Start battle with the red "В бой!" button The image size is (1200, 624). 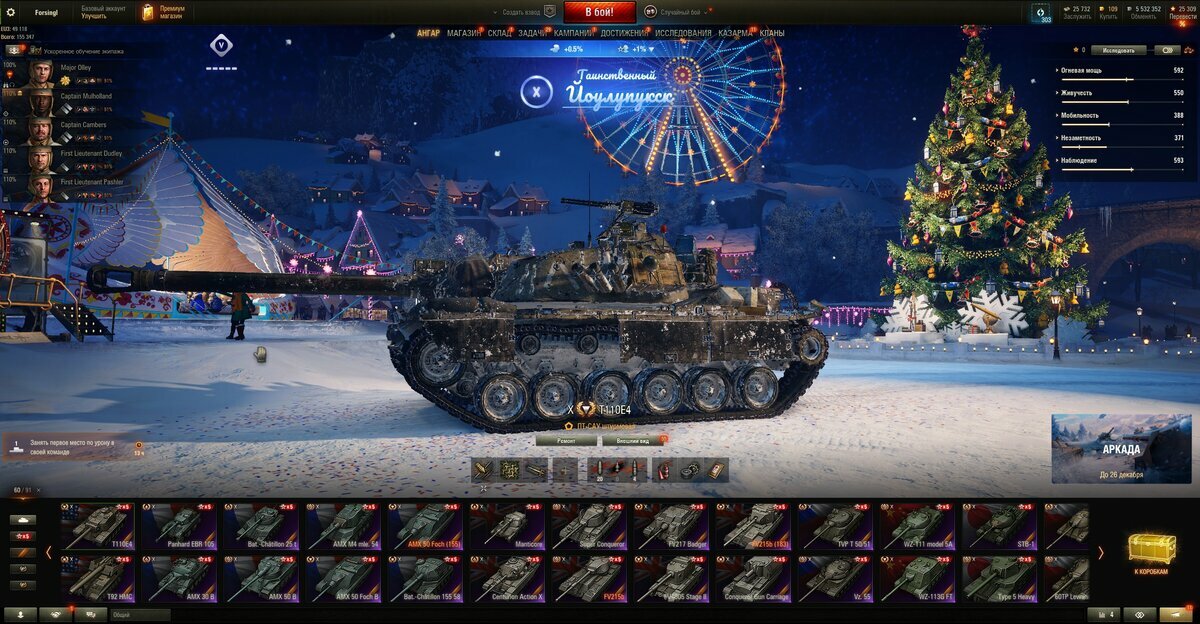[x=599, y=12]
